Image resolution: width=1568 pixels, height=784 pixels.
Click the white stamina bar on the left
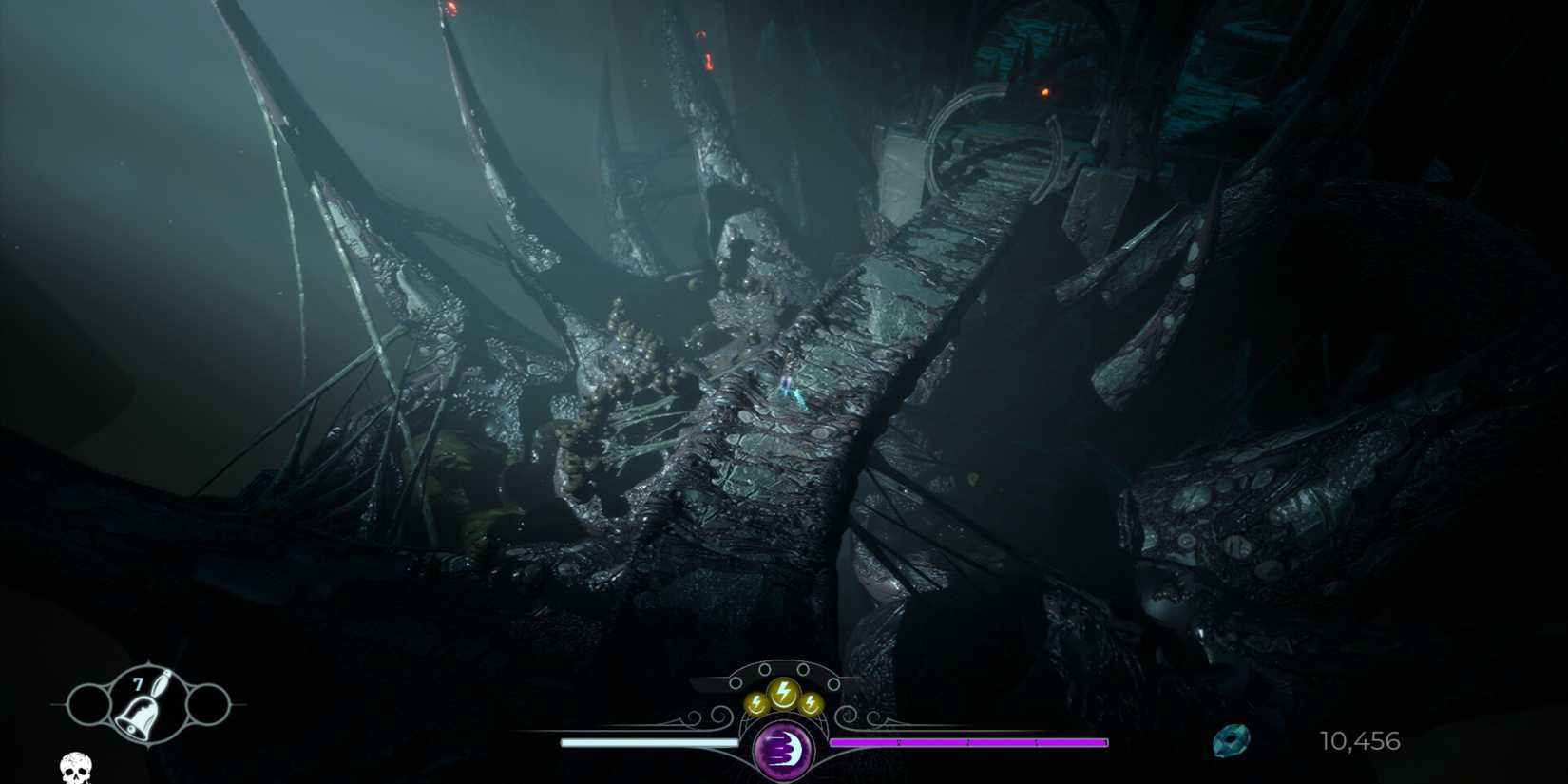tap(646, 741)
